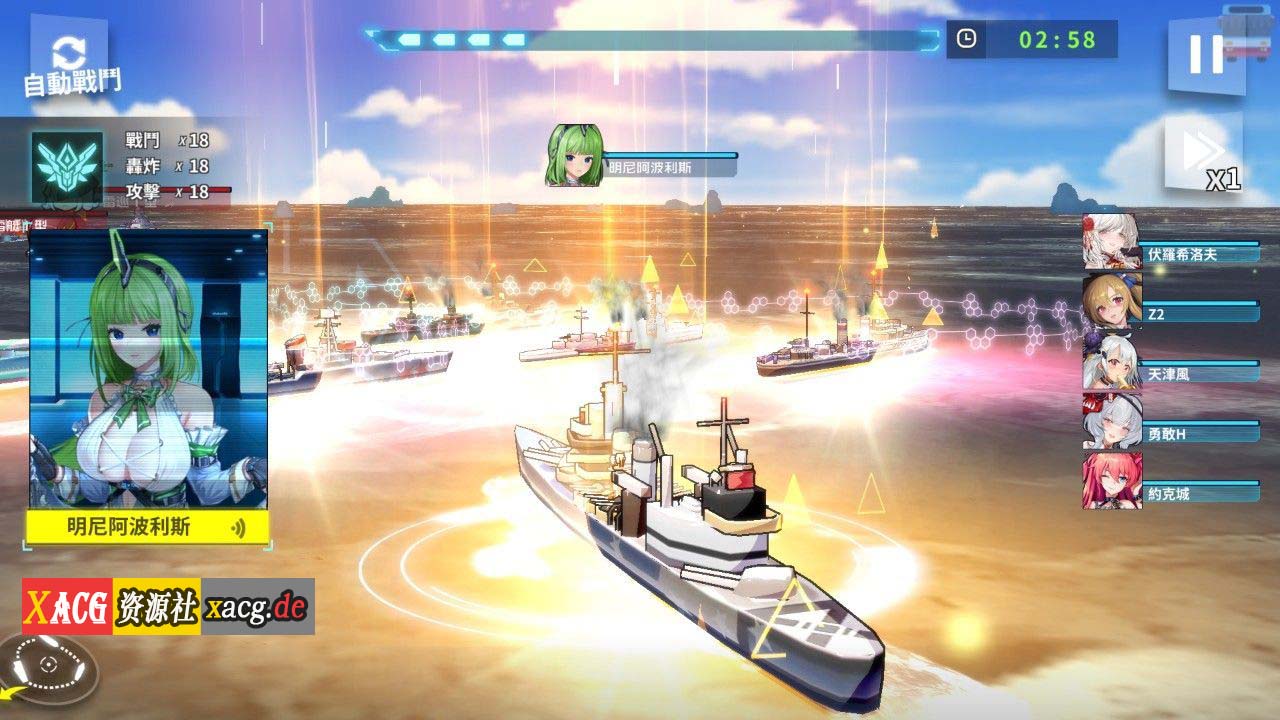This screenshot has width=1280, height=720.
Task: Tap the 明尼阿波利斯 character portrait panel
Action: coord(148,368)
